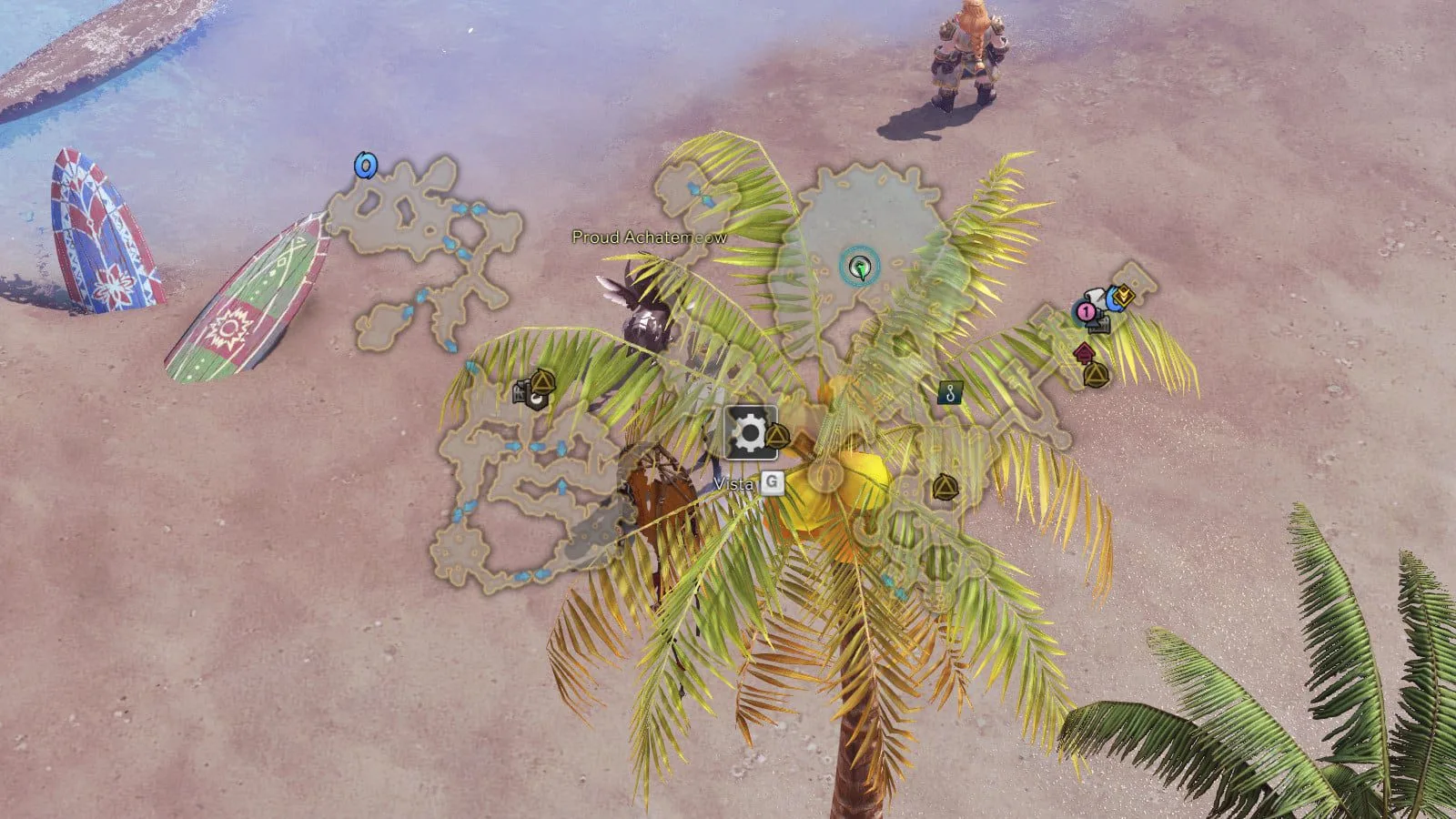Select the magenta diamond map marker
This screenshot has height=819, width=1456.
(1083, 352)
